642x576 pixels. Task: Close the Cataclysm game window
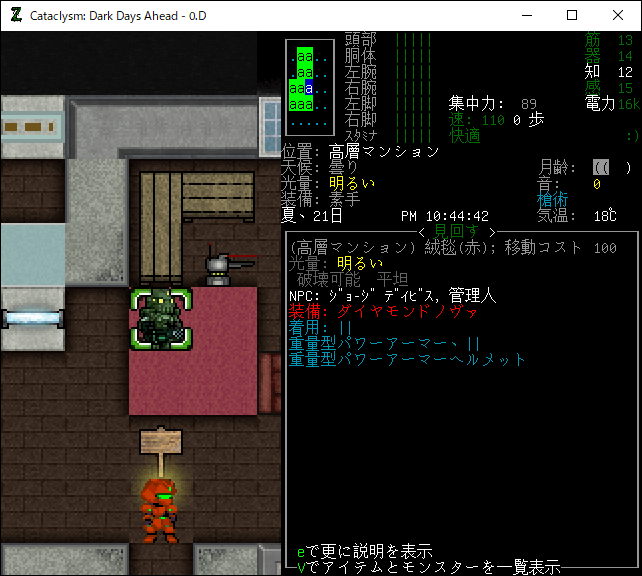coord(617,15)
